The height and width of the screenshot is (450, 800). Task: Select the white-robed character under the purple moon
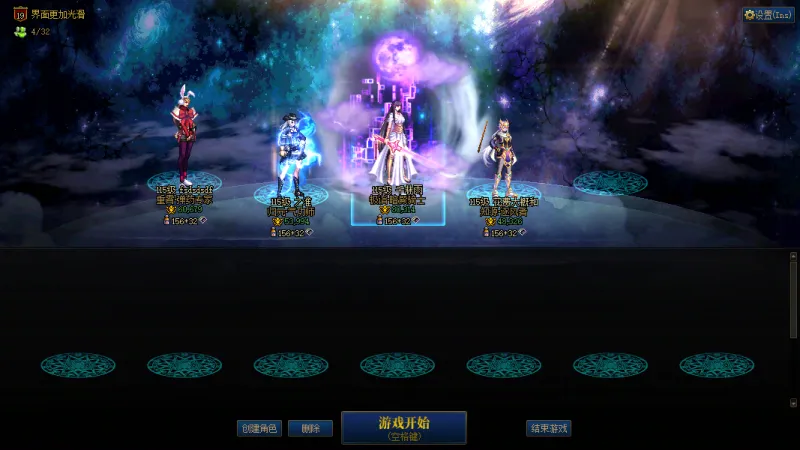click(396, 150)
